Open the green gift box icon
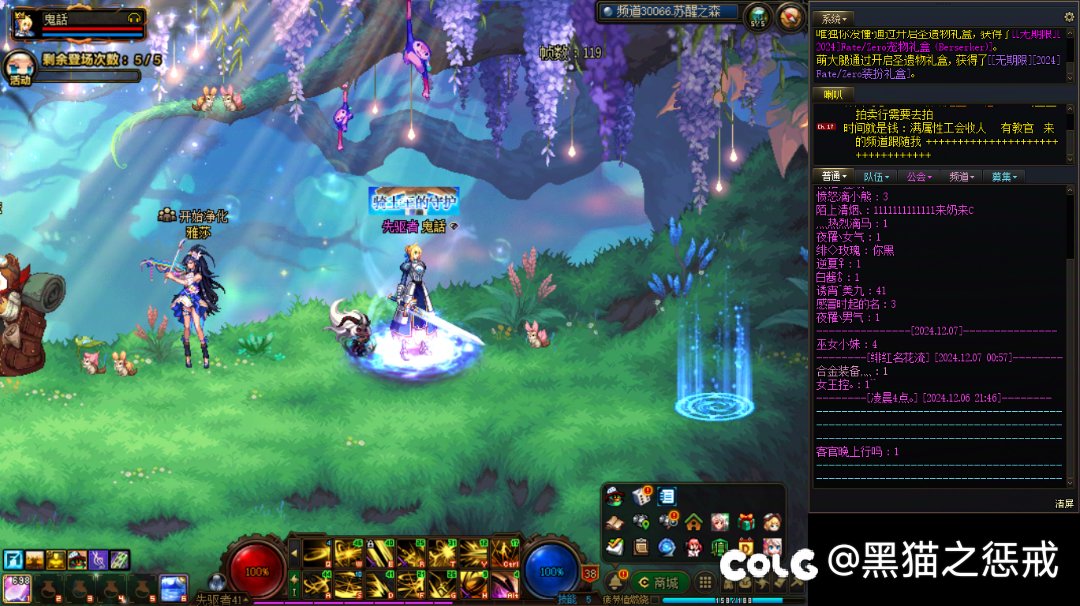Screen dimensions: 1080x606 (745, 521)
